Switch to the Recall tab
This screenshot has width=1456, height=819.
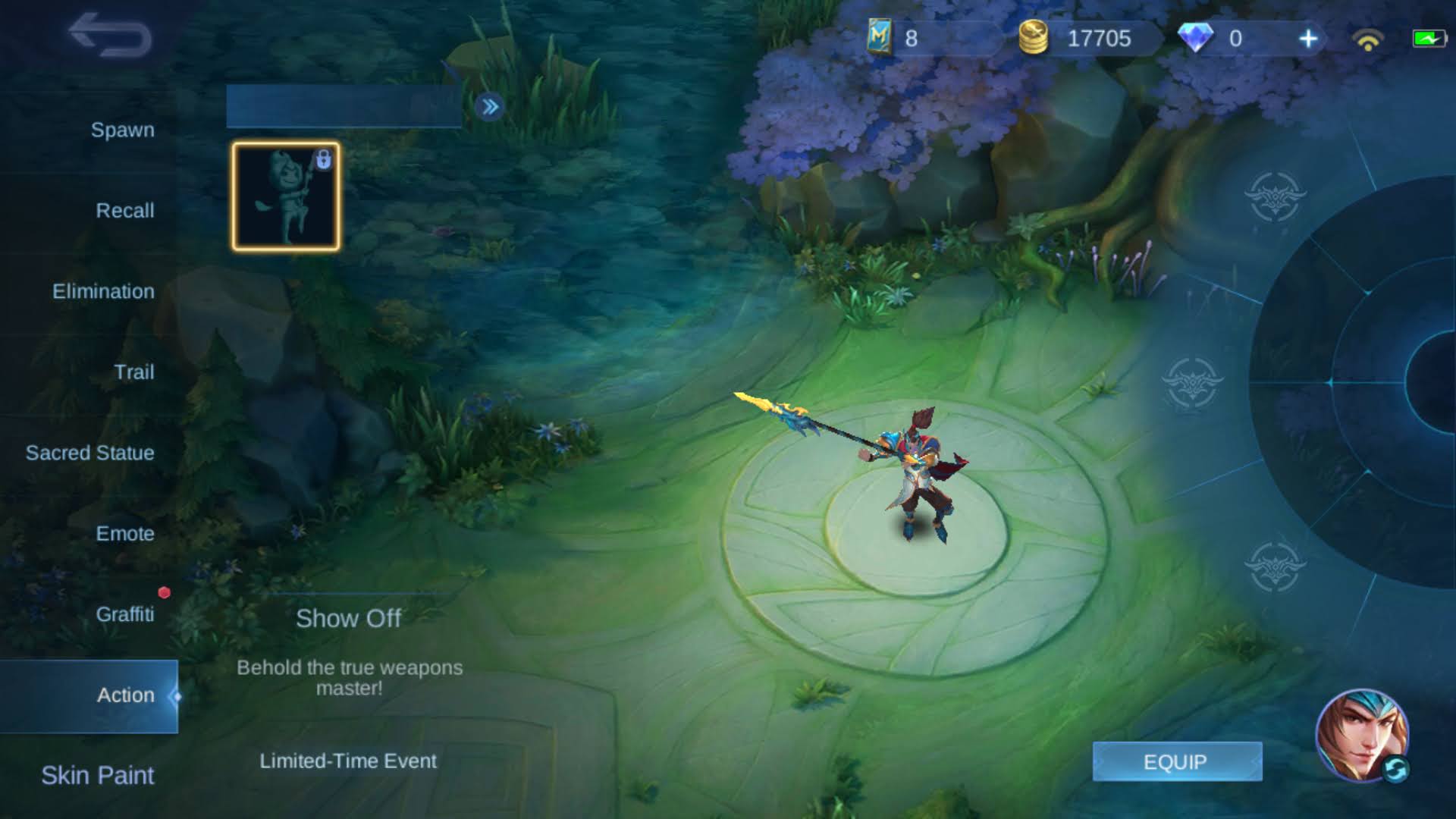click(x=125, y=210)
